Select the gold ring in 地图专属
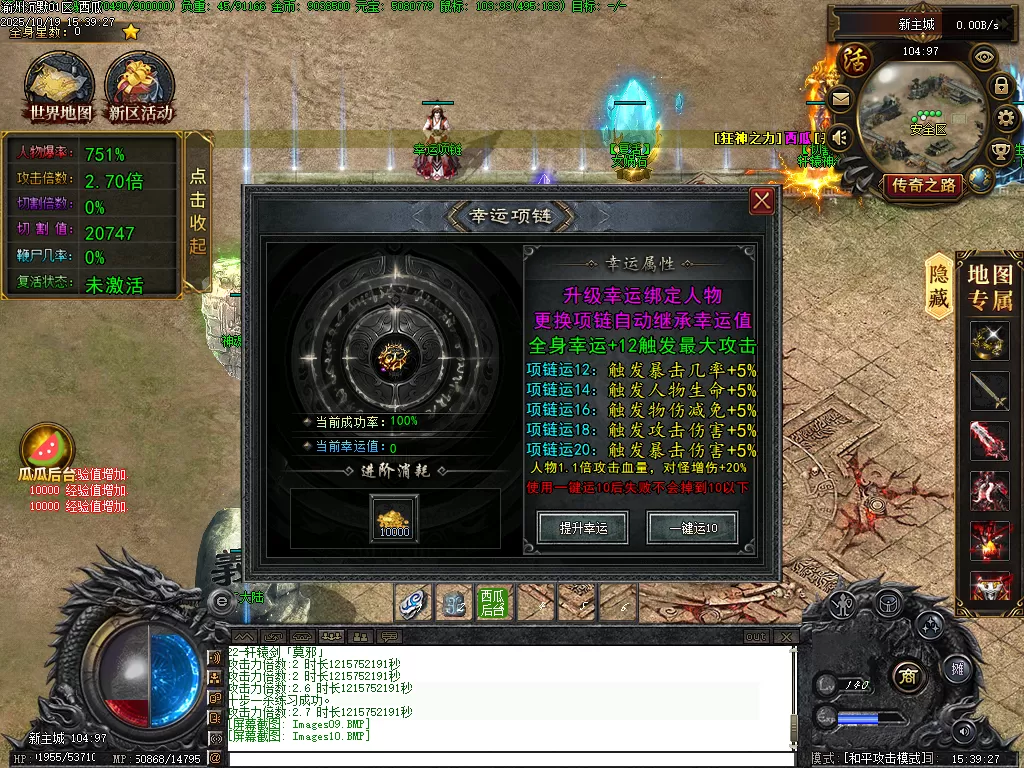The width and height of the screenshot is (1024, 768). [989, 342]
